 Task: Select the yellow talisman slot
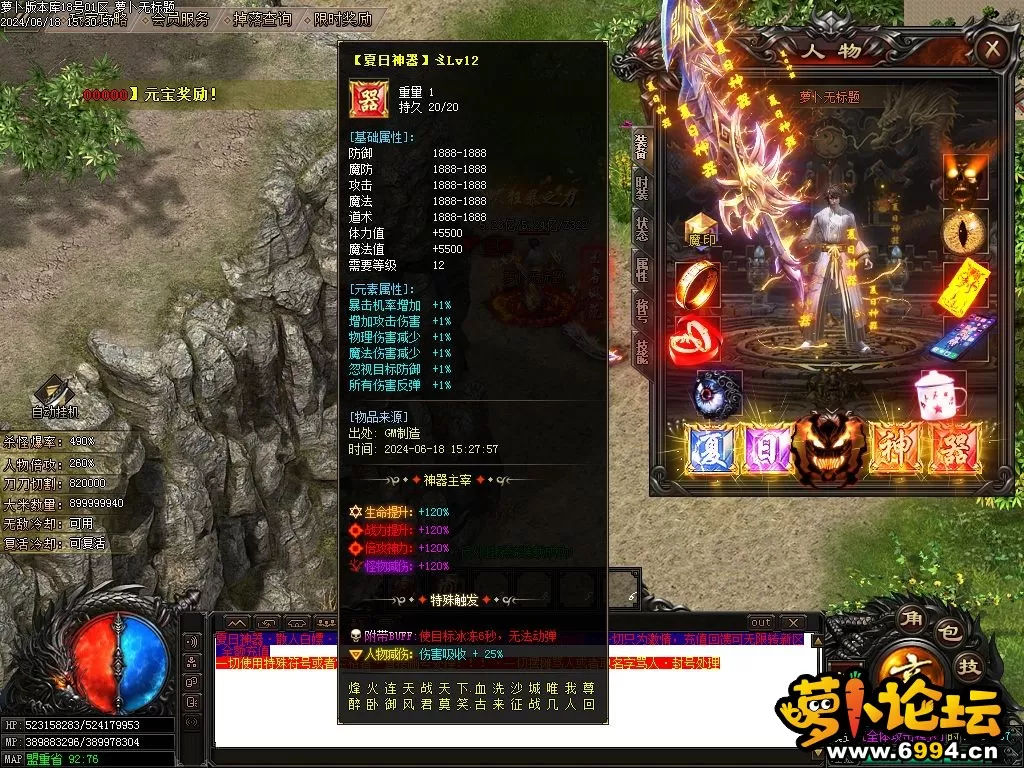pyautogui.click(x=965, y=285)
